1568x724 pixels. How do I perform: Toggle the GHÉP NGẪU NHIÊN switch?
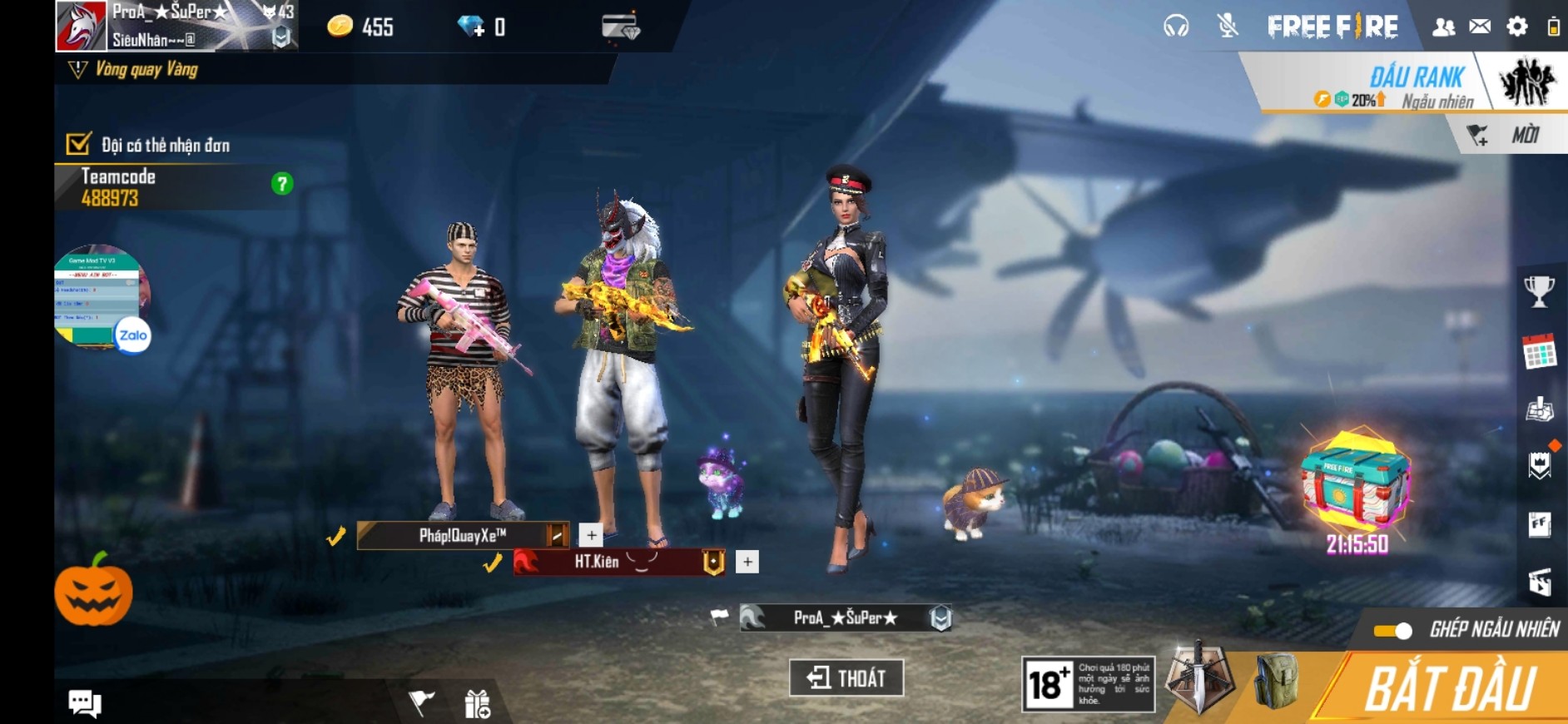(1394, 631)
